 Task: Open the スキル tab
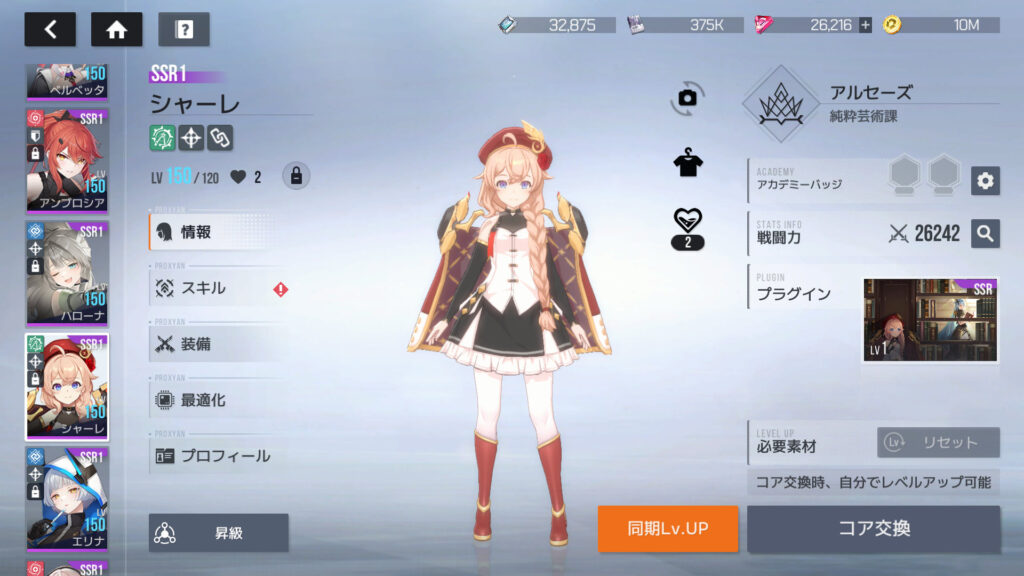(x=218, y=288)
